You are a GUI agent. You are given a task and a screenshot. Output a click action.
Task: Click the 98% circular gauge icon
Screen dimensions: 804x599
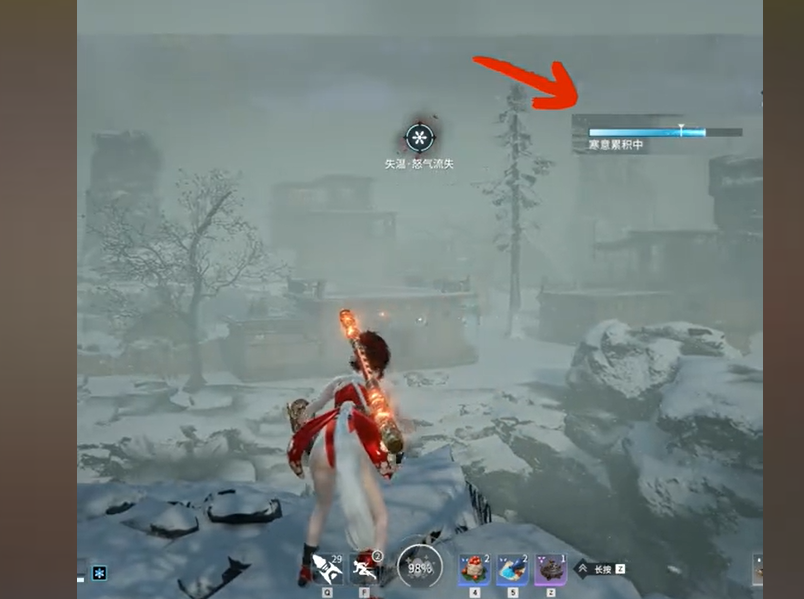click(x=419, y=567)
